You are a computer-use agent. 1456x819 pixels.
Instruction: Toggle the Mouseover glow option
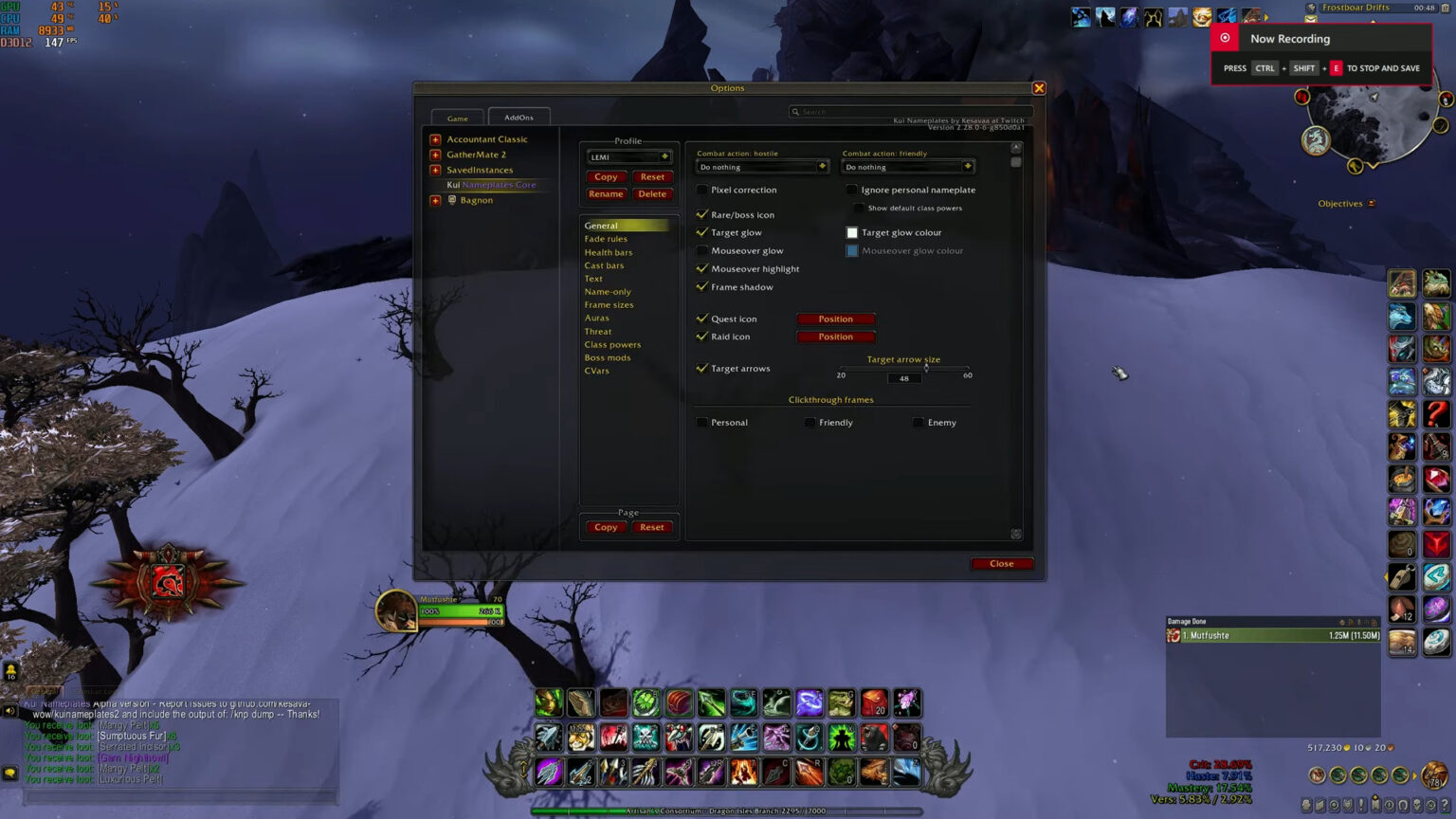point(701,250)
